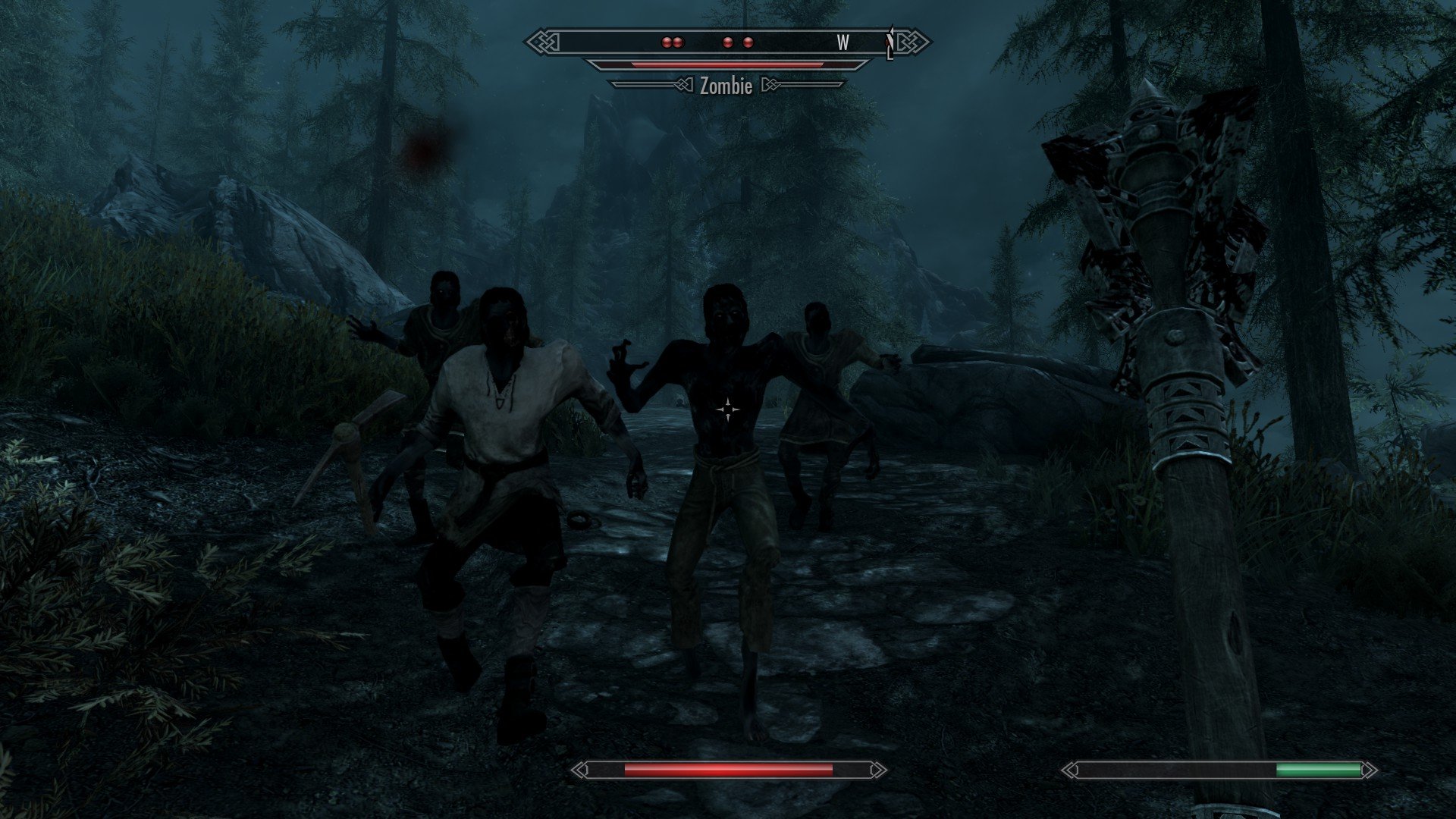Click the right knotwork end of the compass
Image resolution: width=1456 pixels, height=819 pixels.
tap(908, 43)
